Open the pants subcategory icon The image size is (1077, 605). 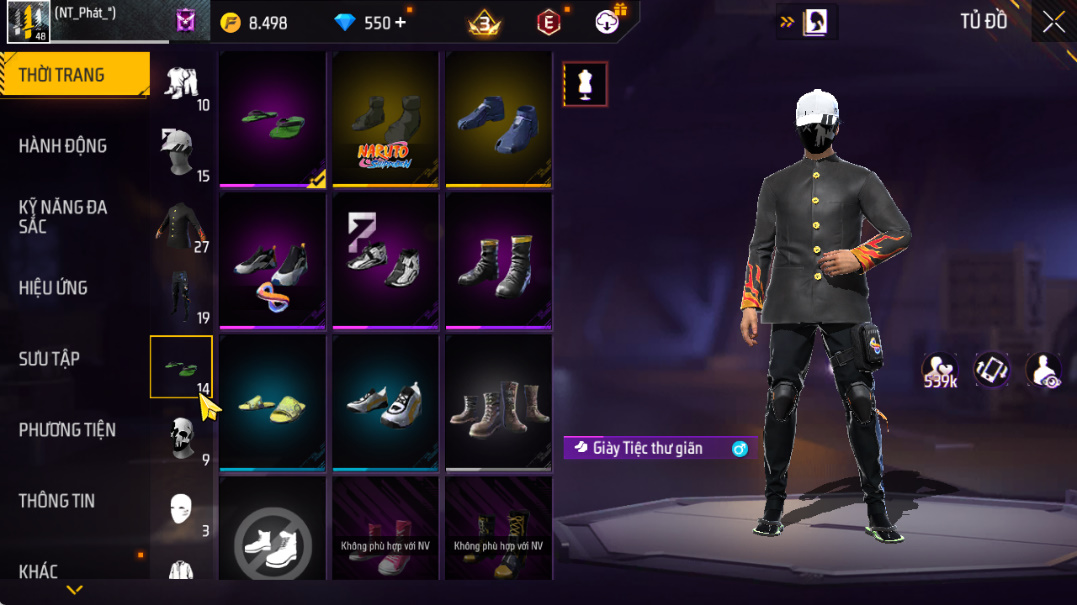pos(181,297)
